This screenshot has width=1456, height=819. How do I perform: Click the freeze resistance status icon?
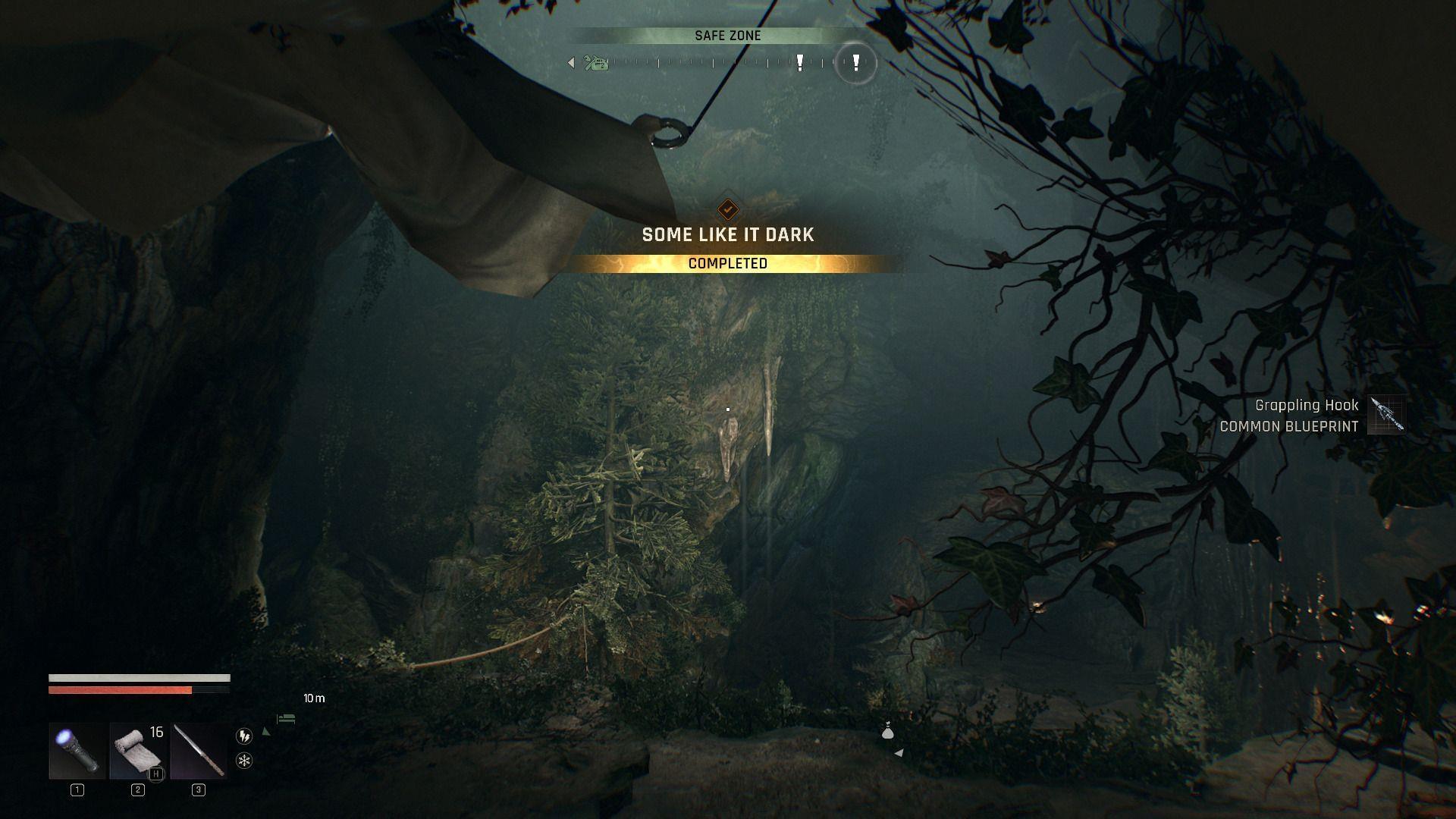coord(243,759)
